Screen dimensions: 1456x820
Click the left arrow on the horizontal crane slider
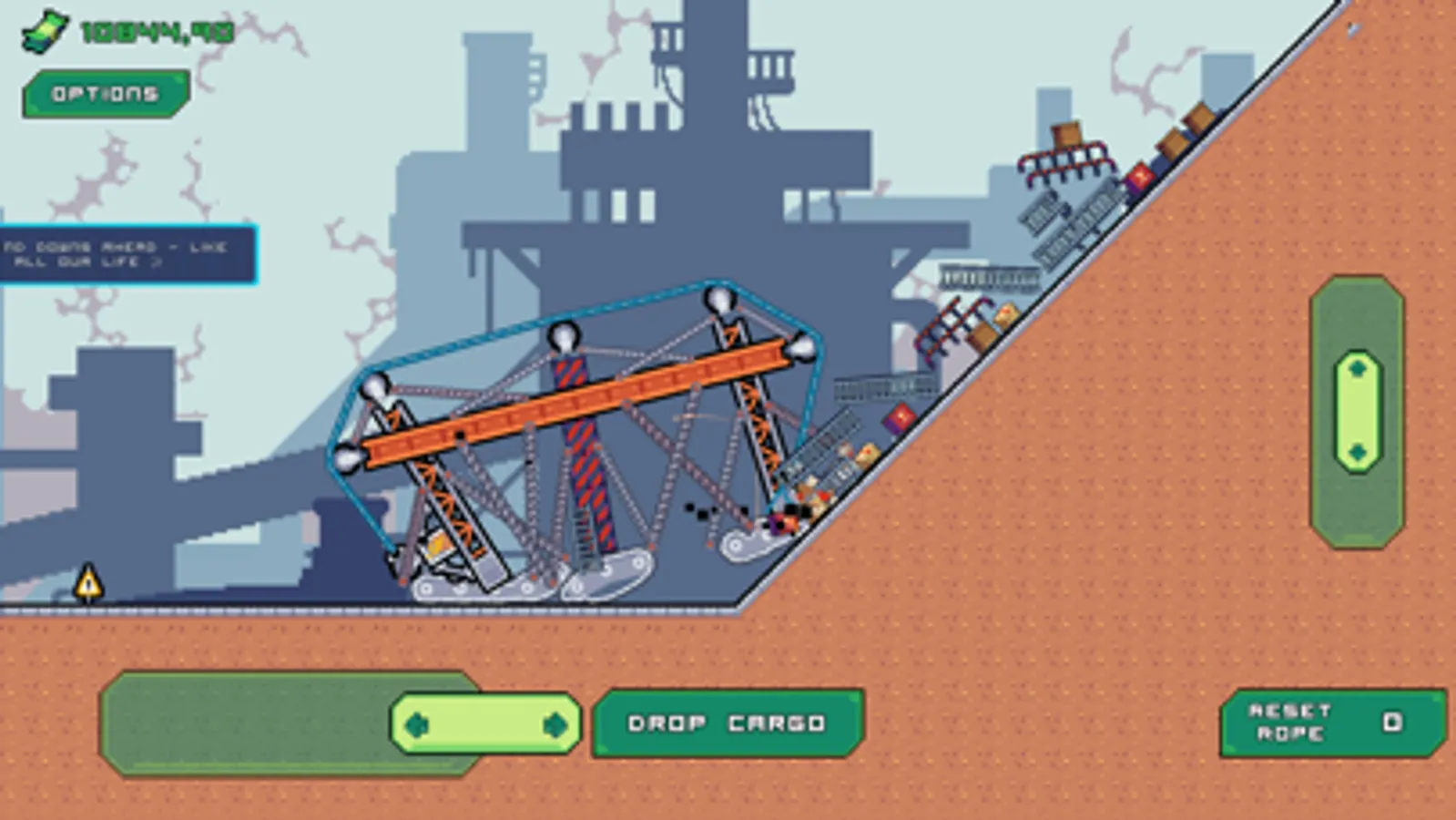click(415, 723)
